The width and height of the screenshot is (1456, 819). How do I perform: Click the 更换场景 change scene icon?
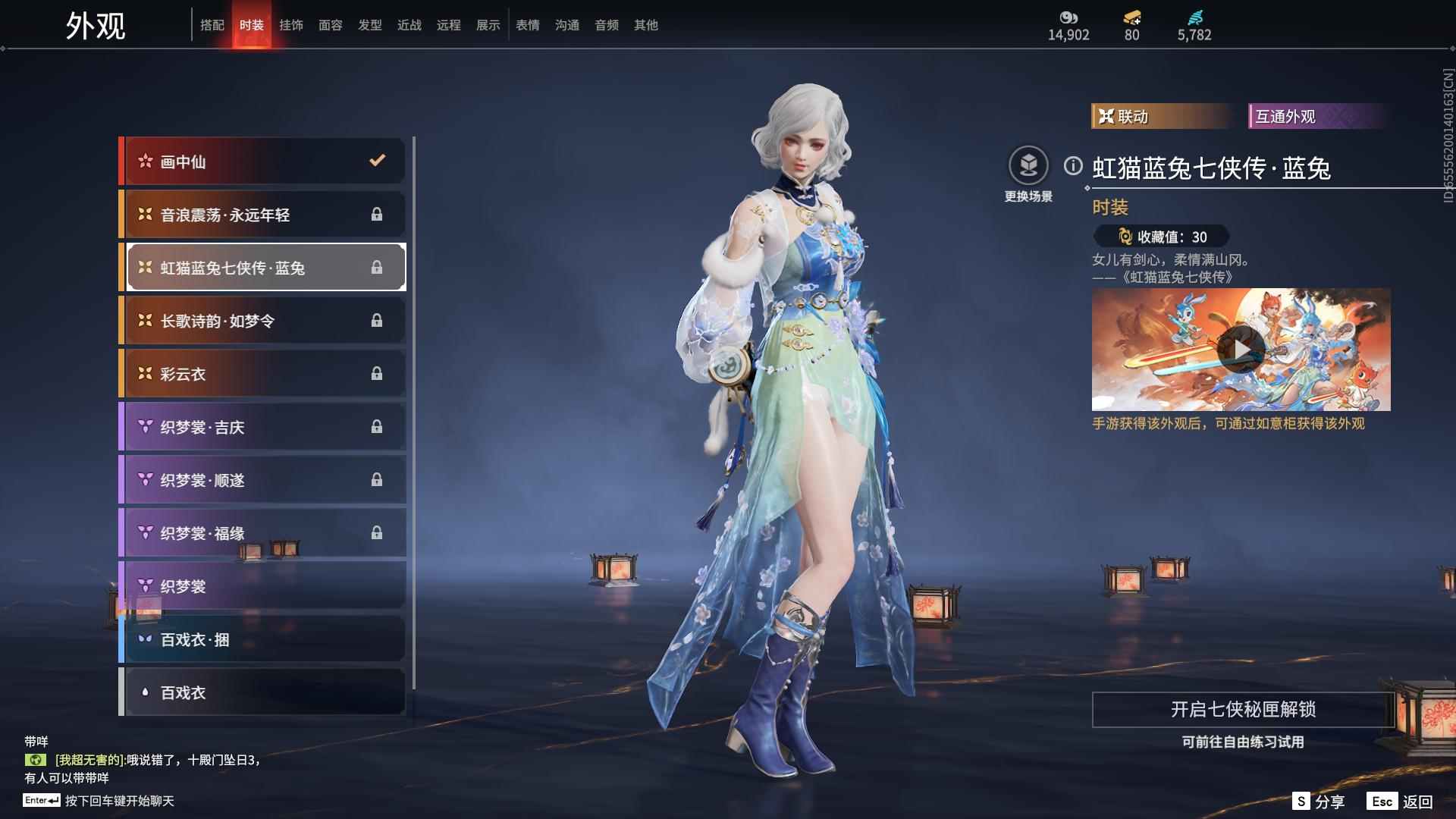point(1028,166)
